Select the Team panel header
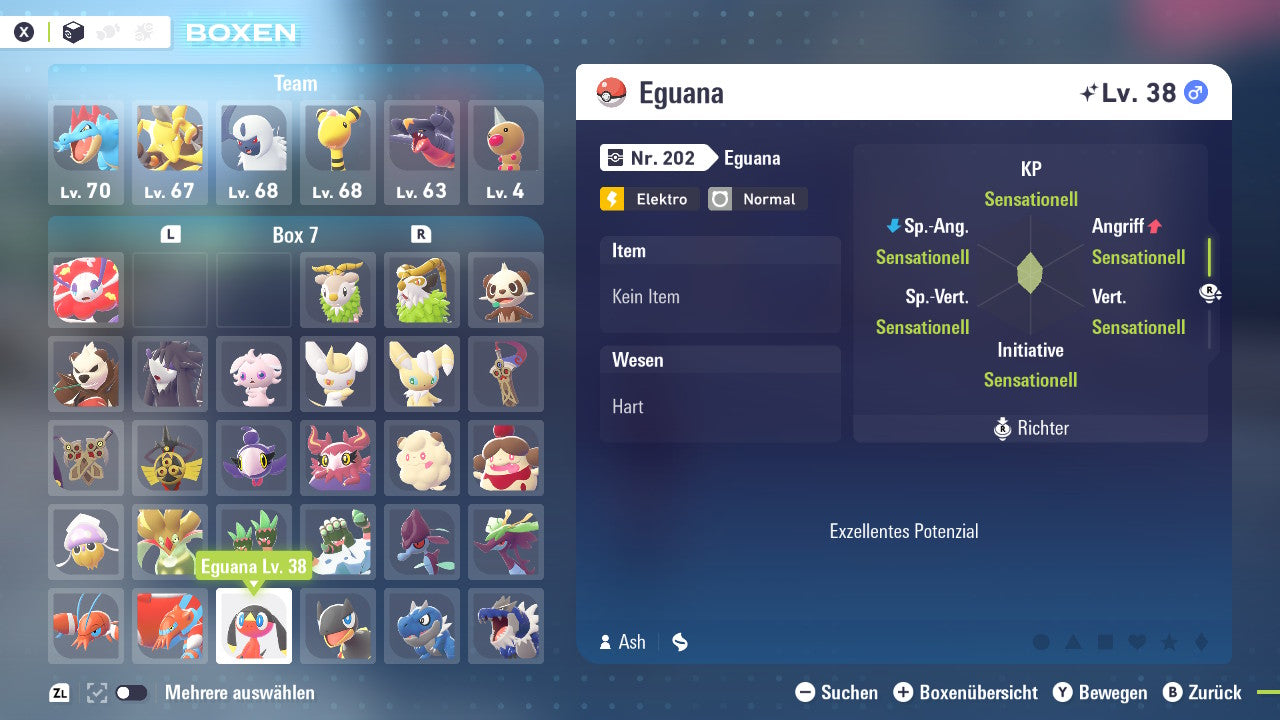This screenshot has width=1280, height=720. (295, 83)
